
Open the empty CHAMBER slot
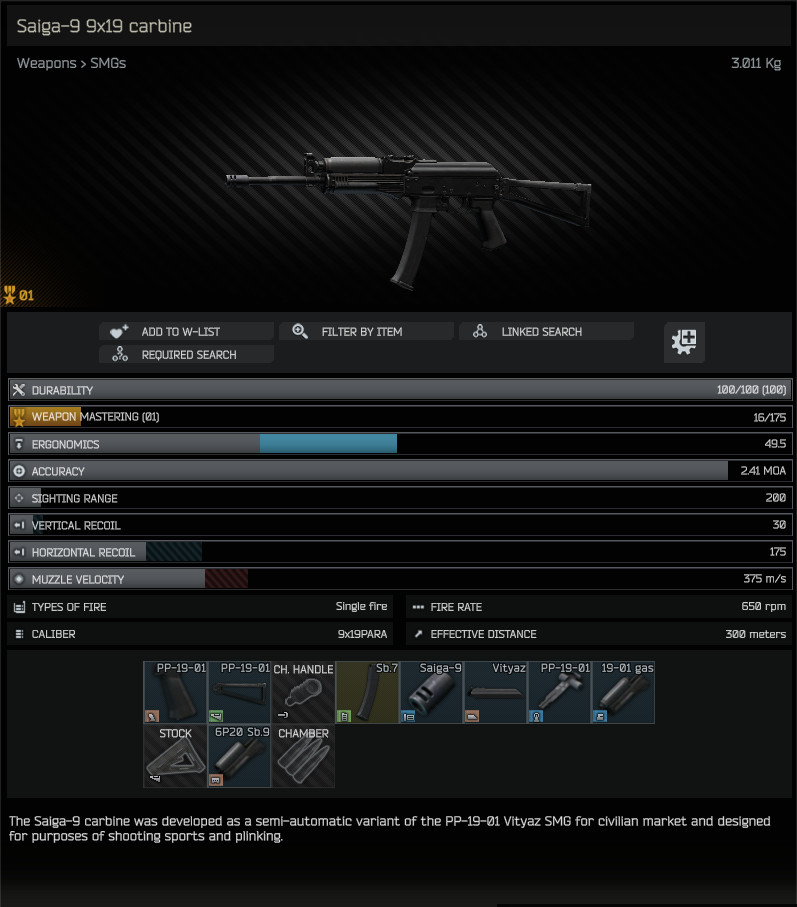click(303, 756)
